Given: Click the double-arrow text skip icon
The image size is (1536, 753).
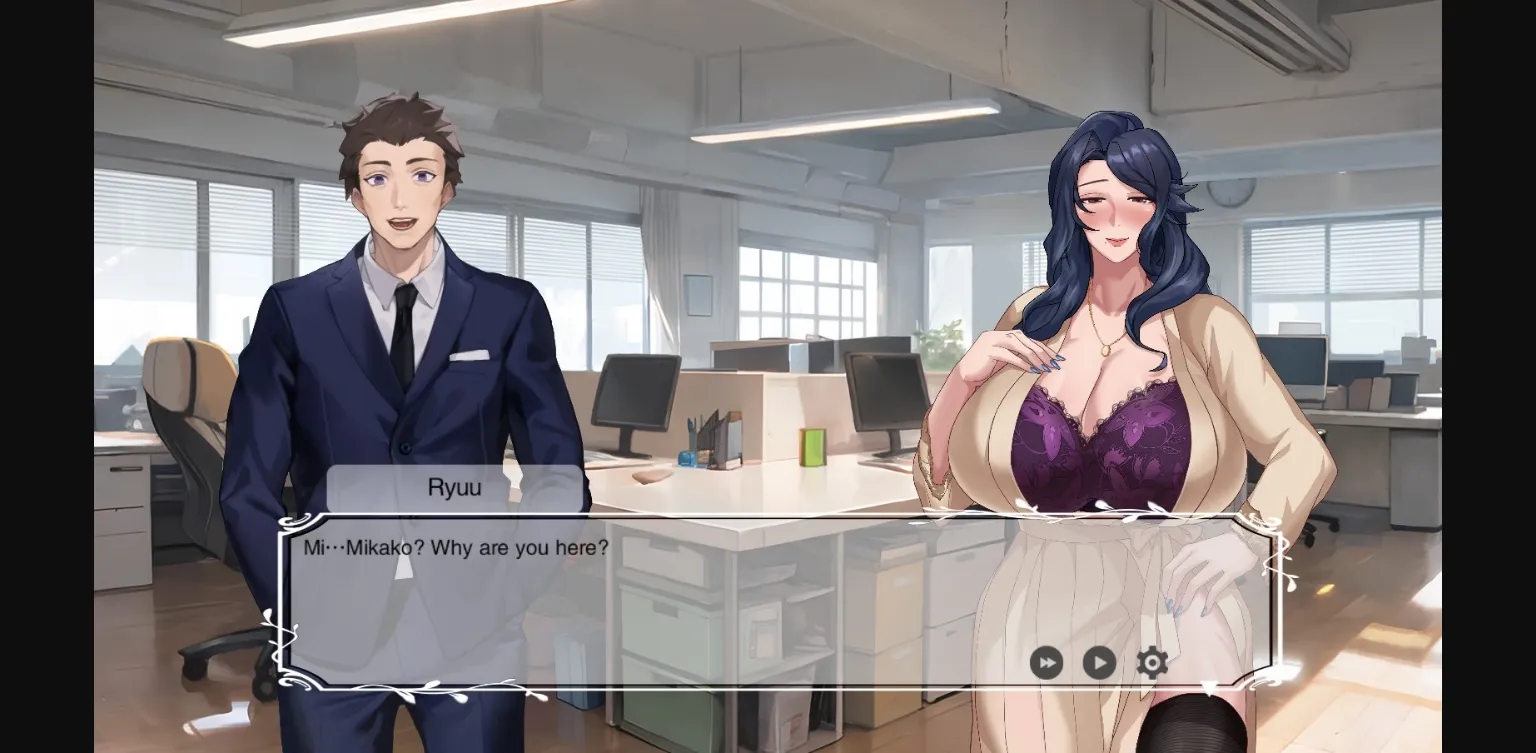Looking at the screenshot, I should (x=1046, y=663).
